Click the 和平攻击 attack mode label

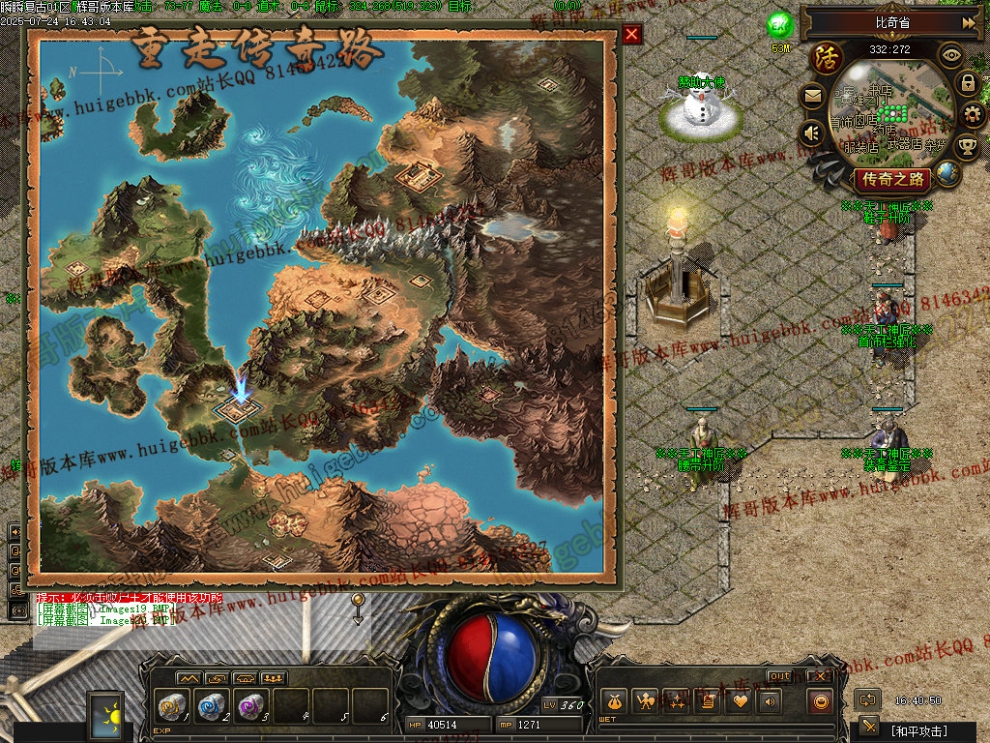click(917, 731)
